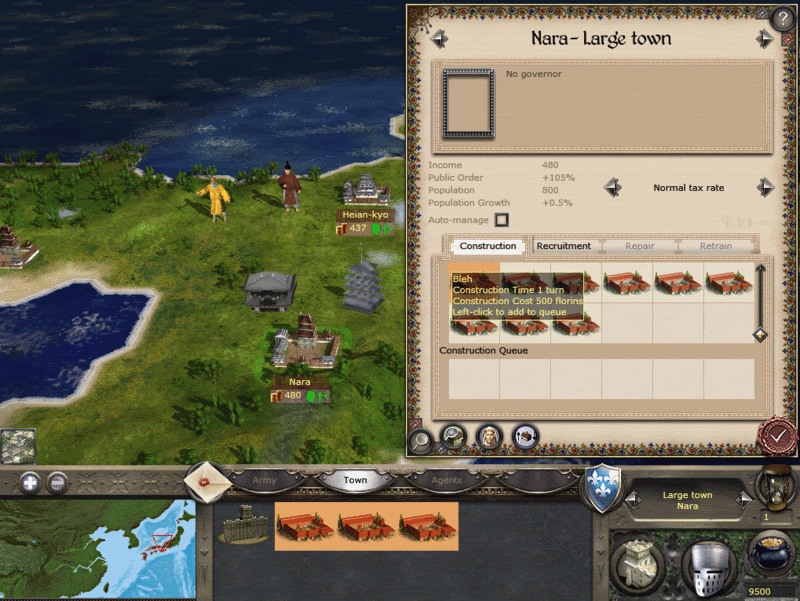Open the Town tab on the bottom bar

click(355, 480)
